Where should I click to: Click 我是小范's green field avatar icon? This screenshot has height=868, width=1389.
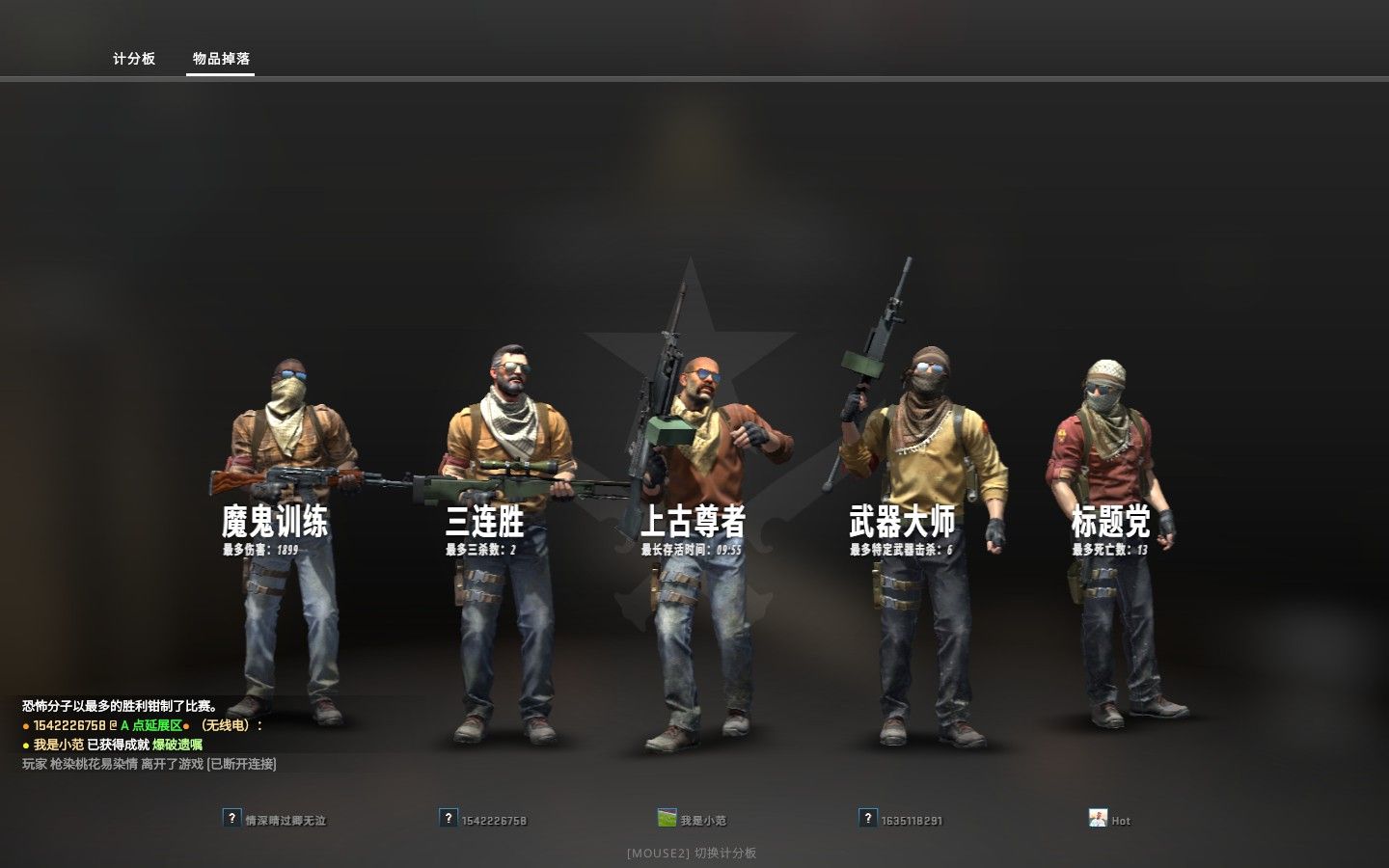pos(667,818)
